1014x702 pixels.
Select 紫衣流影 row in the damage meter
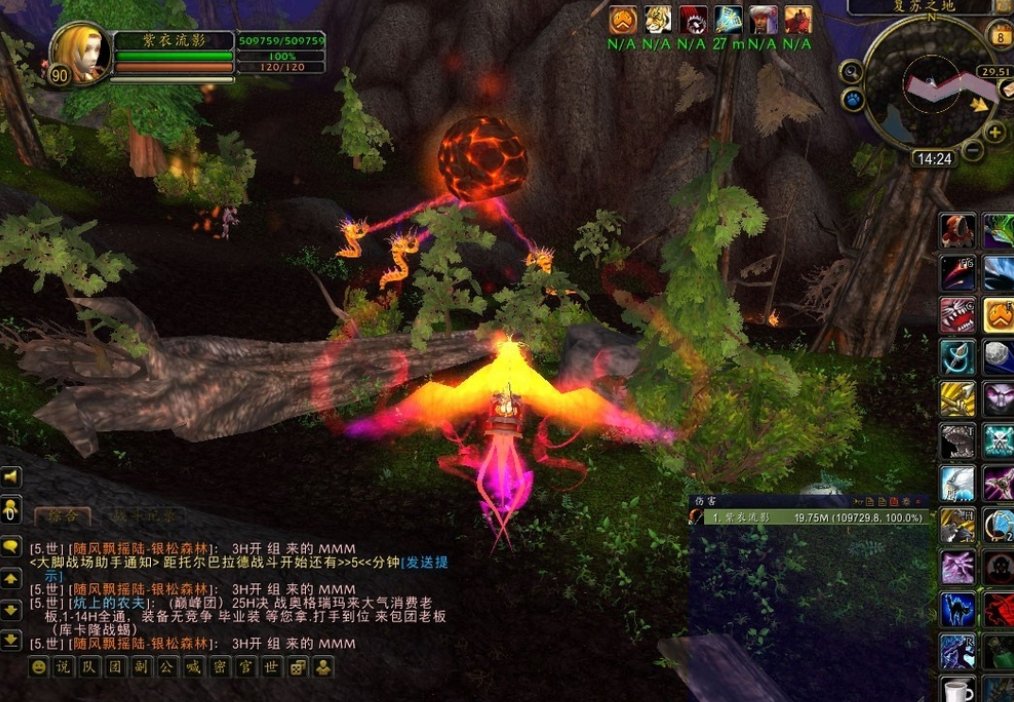(812, 517)
